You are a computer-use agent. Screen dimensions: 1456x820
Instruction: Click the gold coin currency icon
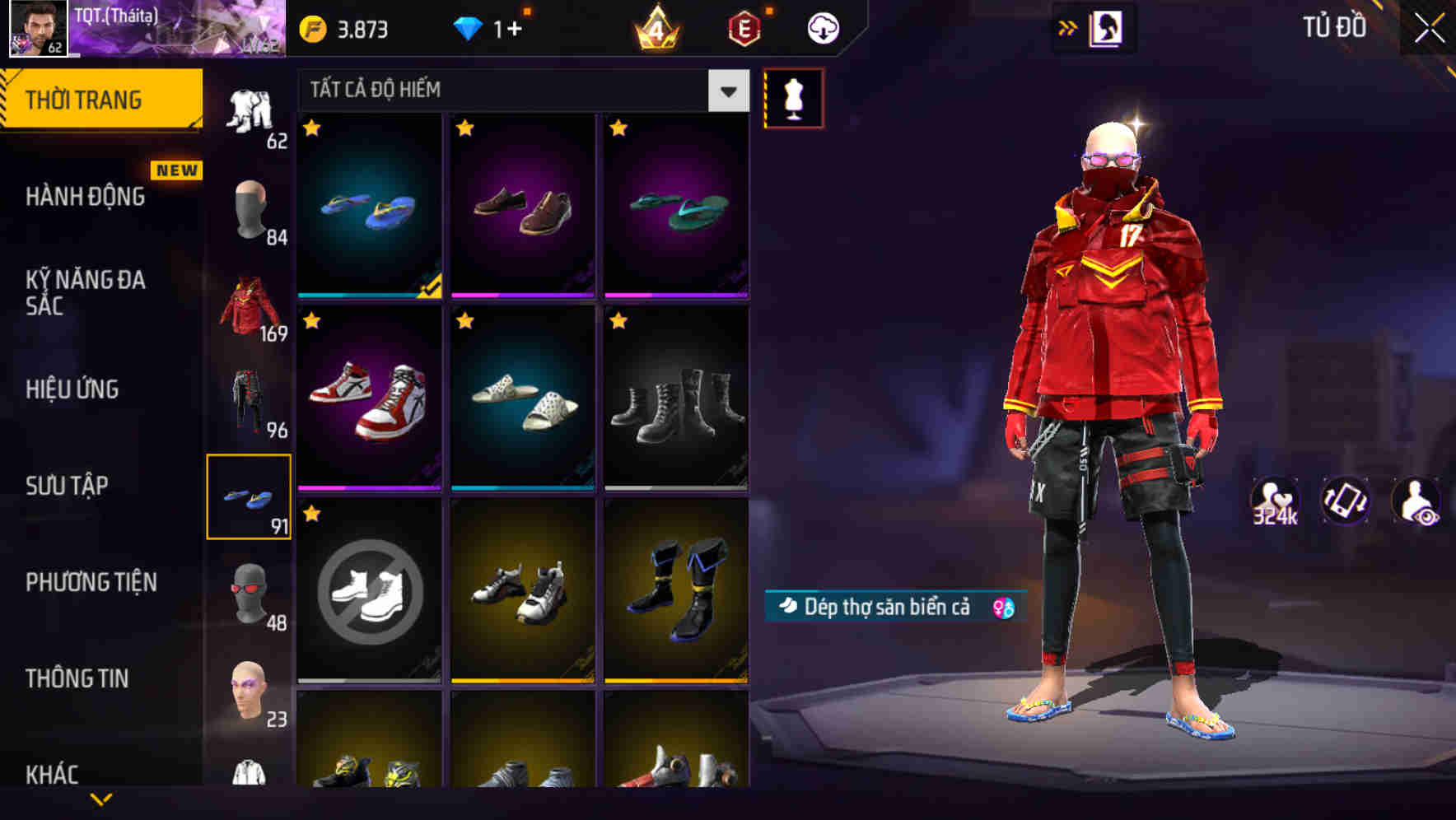tap(311, 27)
